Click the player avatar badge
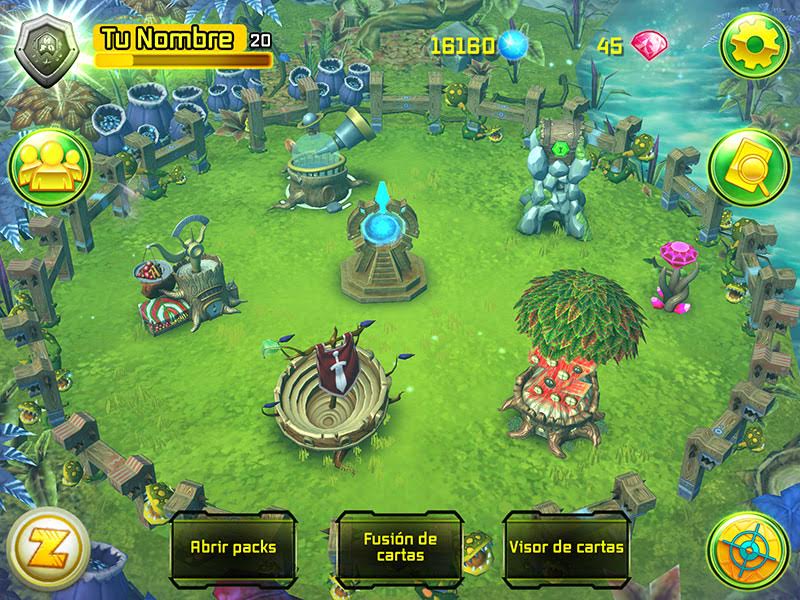Viewport: 800px width, 600px height. [x=47, y=46]
